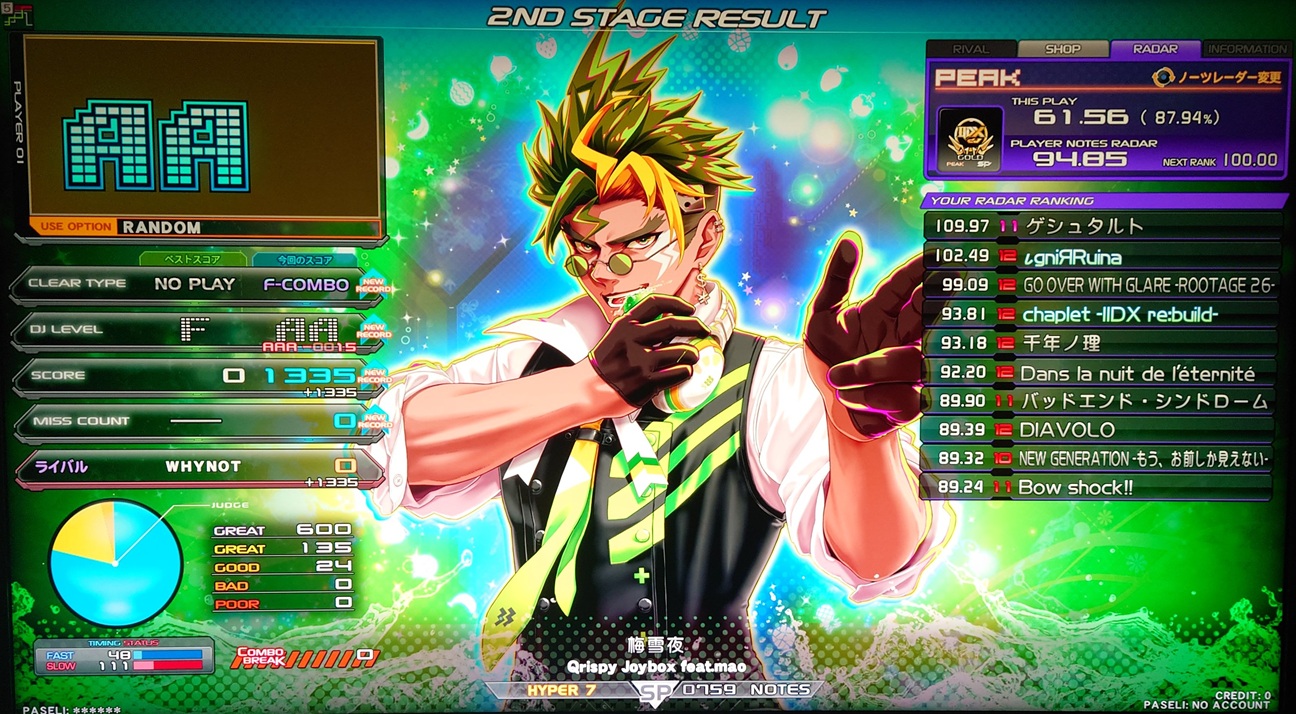The width and height of the screenshot is (1296, 714).
Task: Choose Bow shock!! from radar ranking
Action: point(1100,488)
